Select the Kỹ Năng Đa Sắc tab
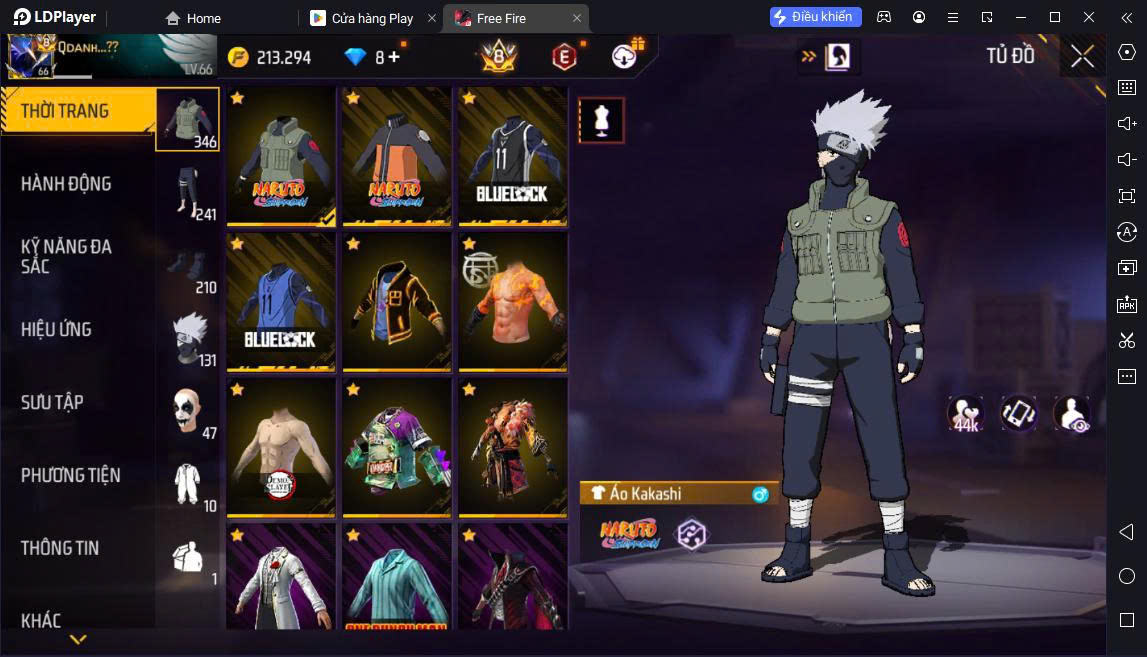This screenshot has height=657, width=1147. click(66, 256)
